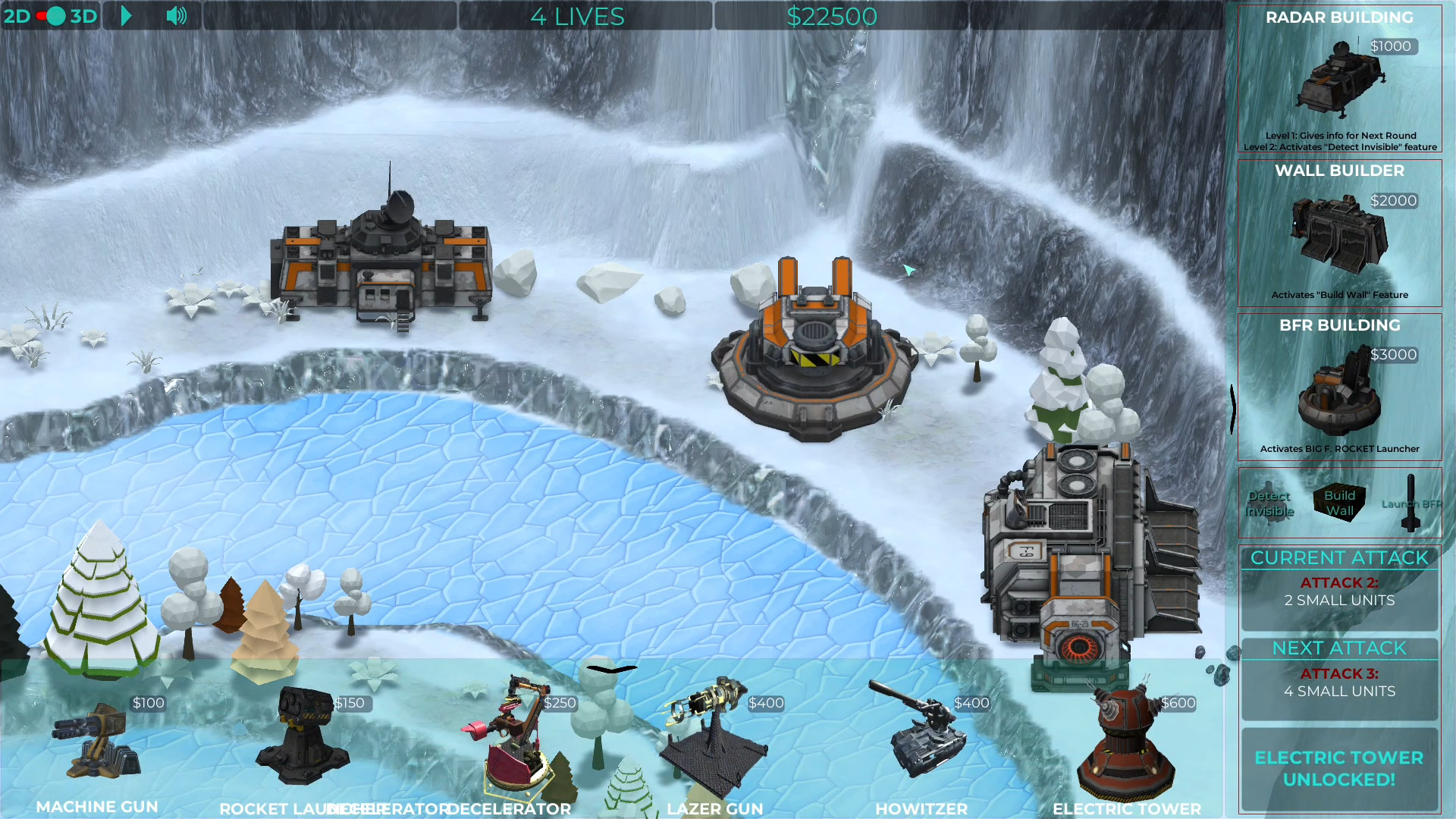Screen dimensions: 1456x819
Task: Start the round with the play arrow
Action: 127,16
